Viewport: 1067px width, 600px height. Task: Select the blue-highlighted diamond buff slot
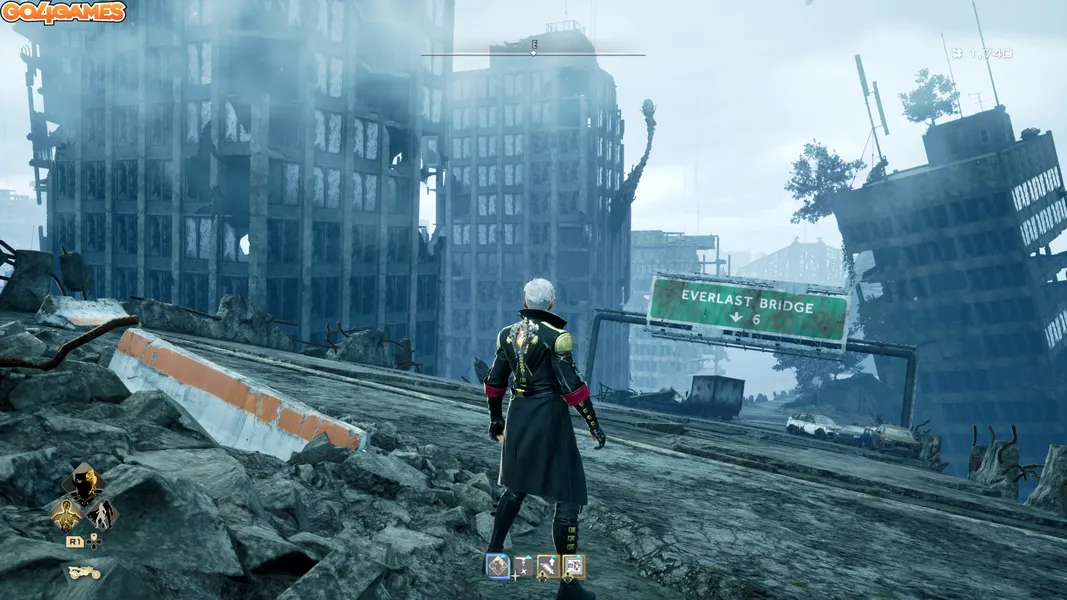coord(497,566)
